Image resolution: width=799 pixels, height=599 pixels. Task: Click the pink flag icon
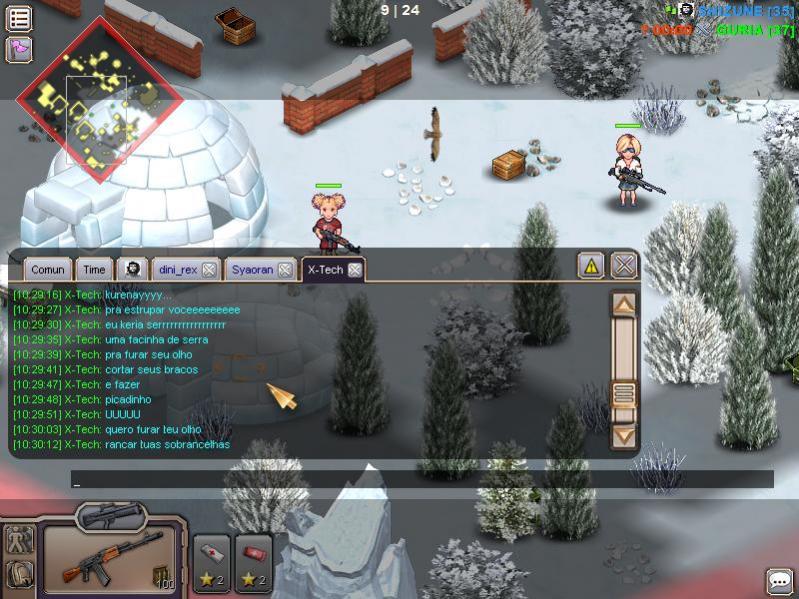pos(19,49)
